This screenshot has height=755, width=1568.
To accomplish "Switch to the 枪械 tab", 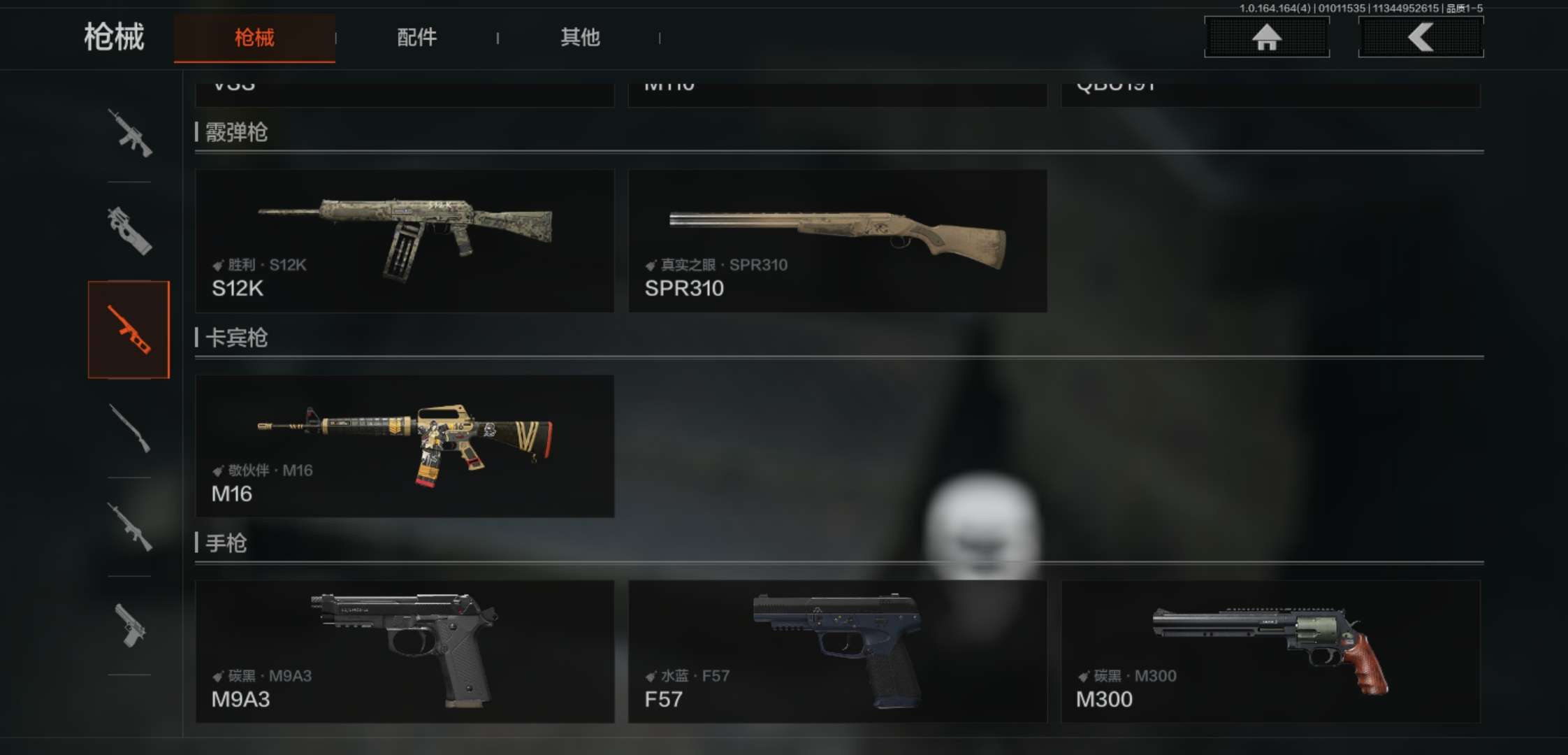I will coord(254,38).
